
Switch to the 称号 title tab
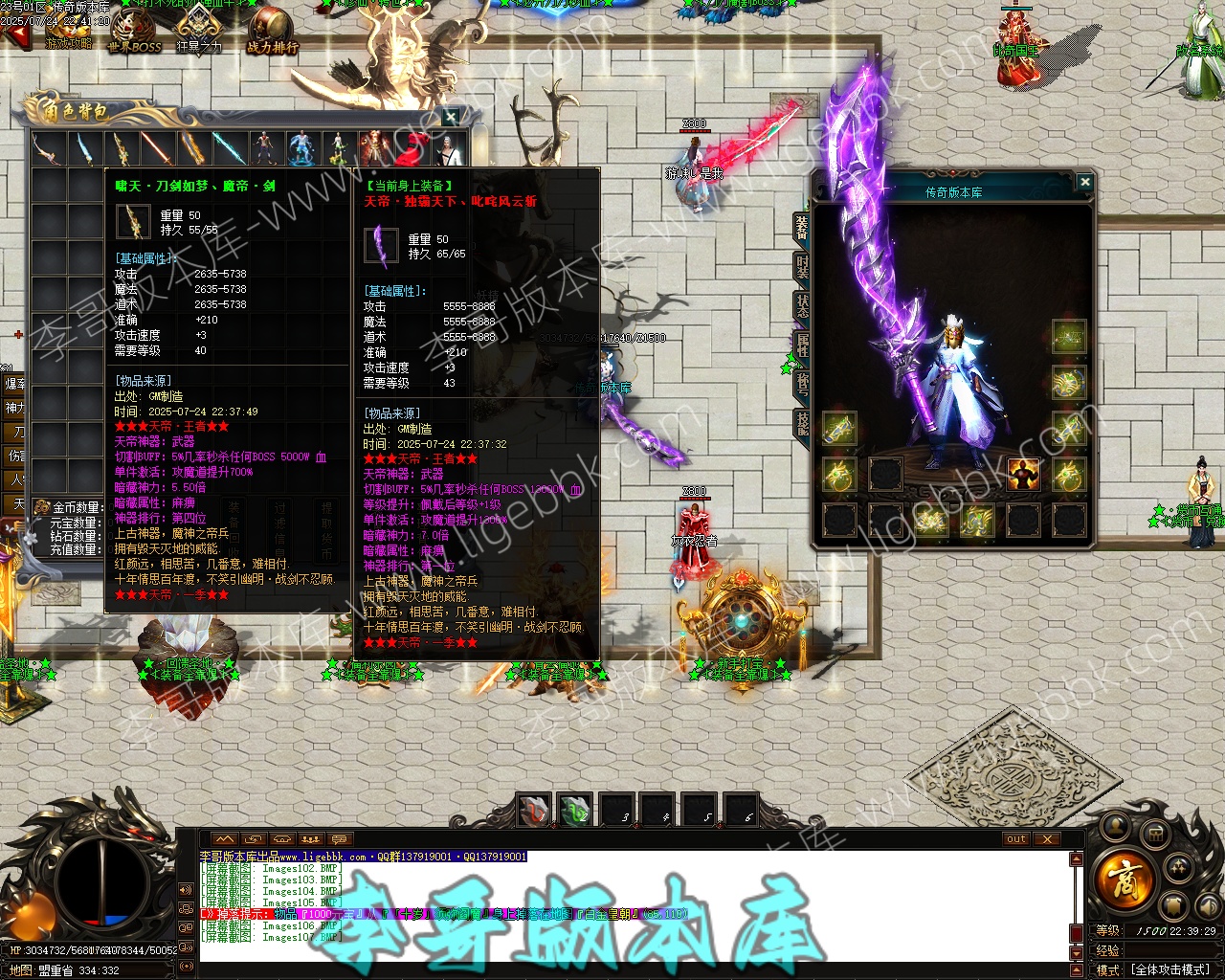[x=802, y=384]
